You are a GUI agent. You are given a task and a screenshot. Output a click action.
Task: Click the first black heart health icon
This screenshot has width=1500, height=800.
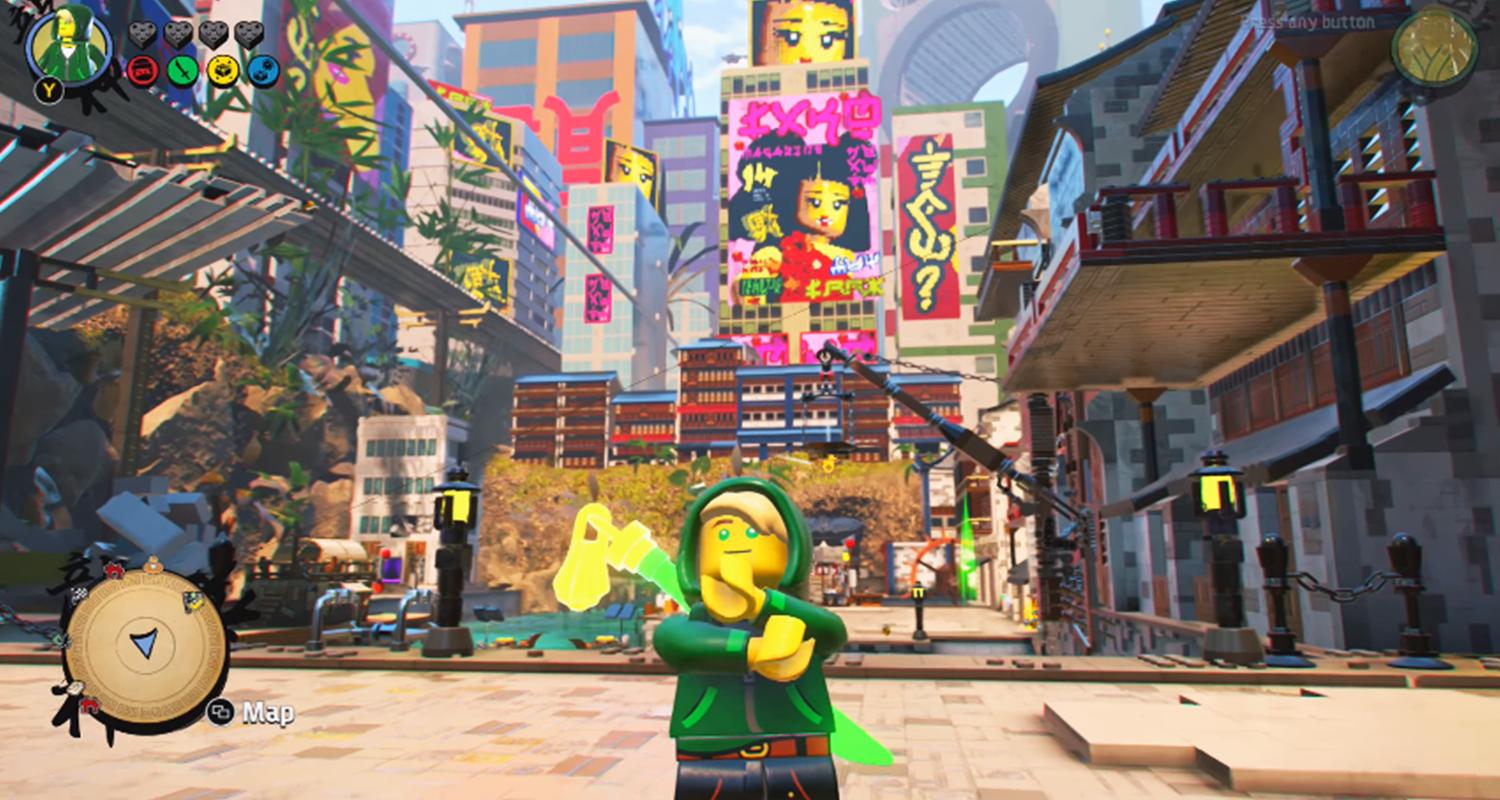pyautogui.click(x=142, y=35)
